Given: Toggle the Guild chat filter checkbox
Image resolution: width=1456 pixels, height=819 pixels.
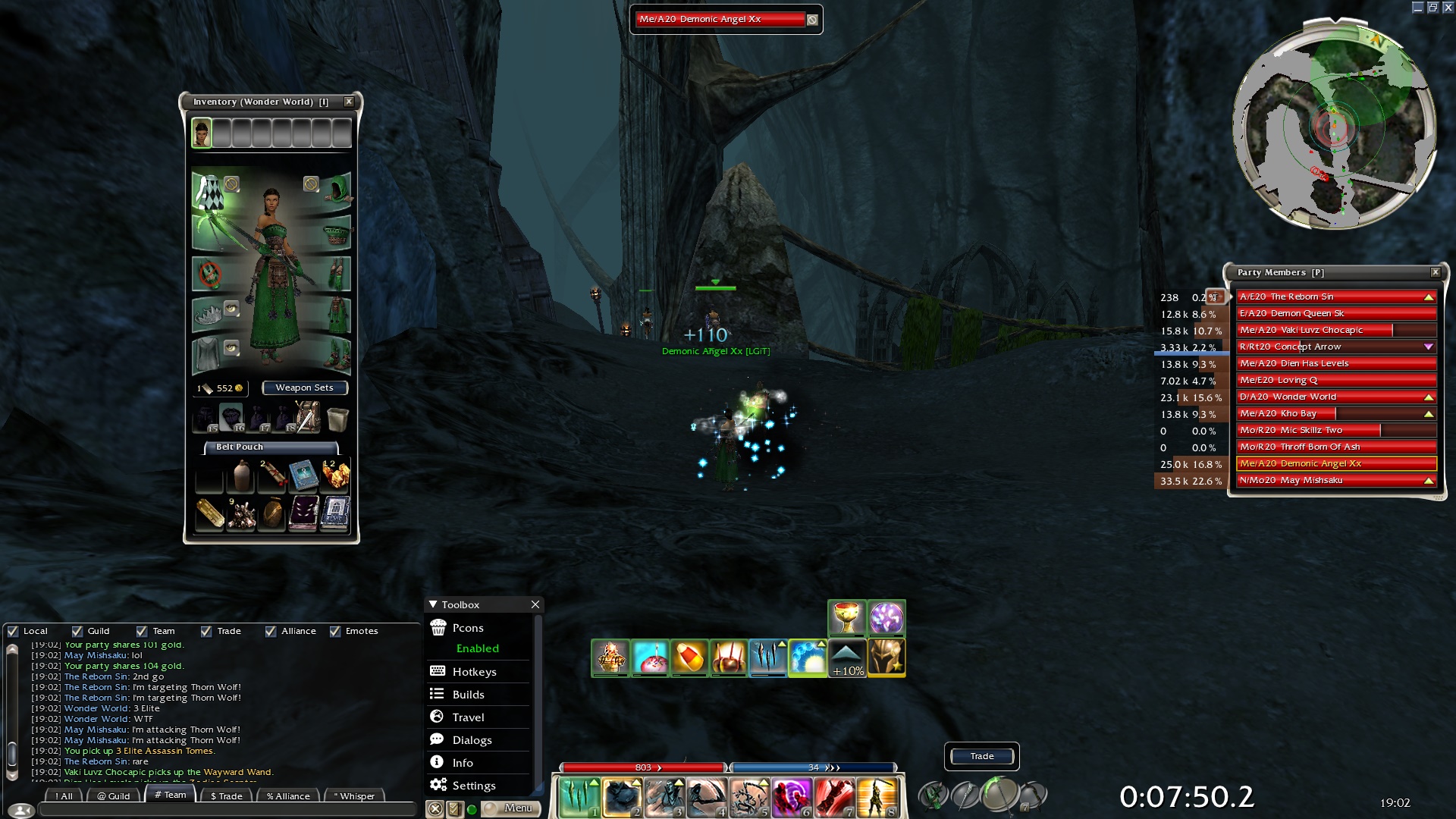Looking at the screenshot, I should click(x=77, y=631).
